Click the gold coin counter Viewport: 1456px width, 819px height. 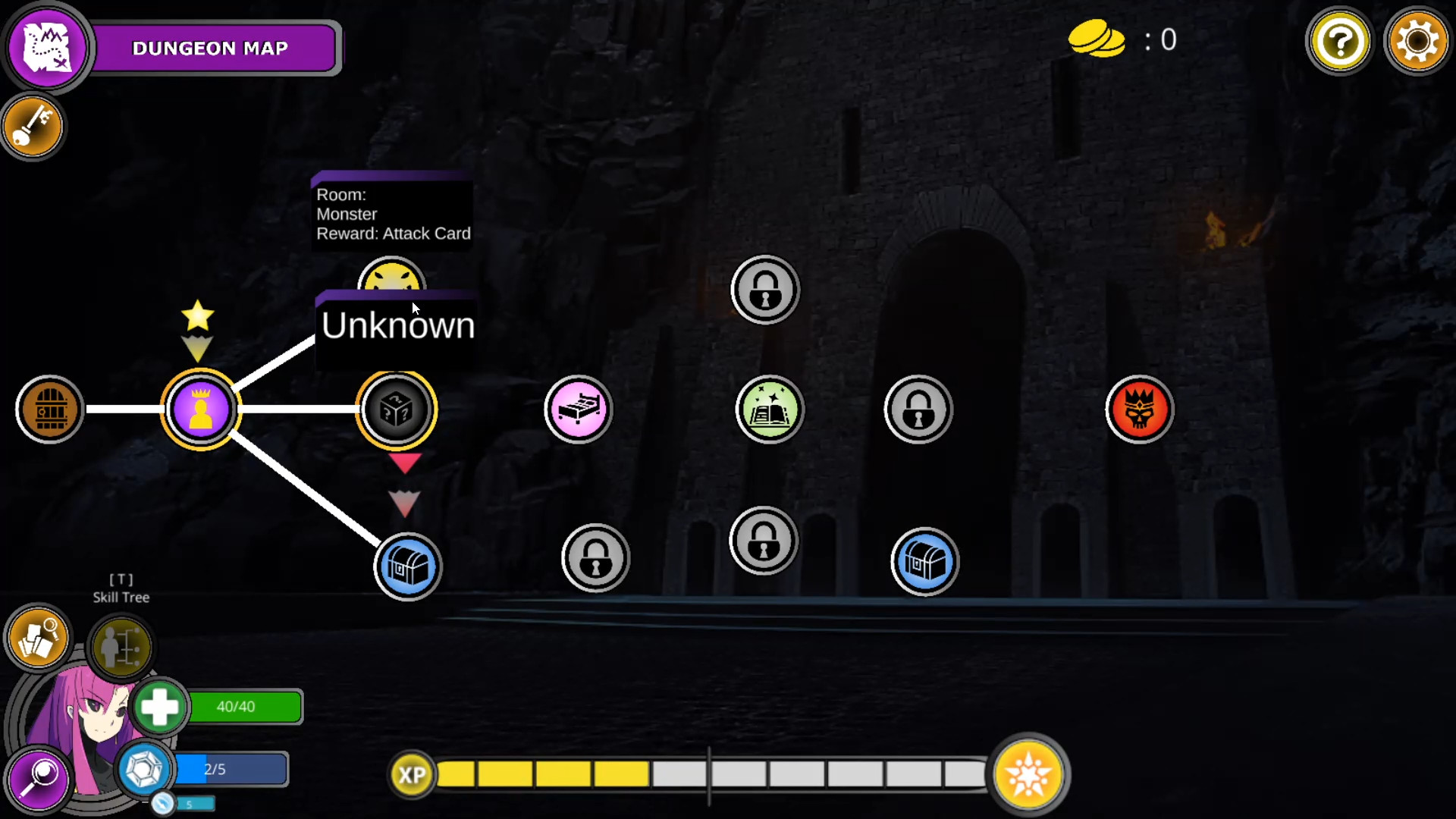(1097, 39)
